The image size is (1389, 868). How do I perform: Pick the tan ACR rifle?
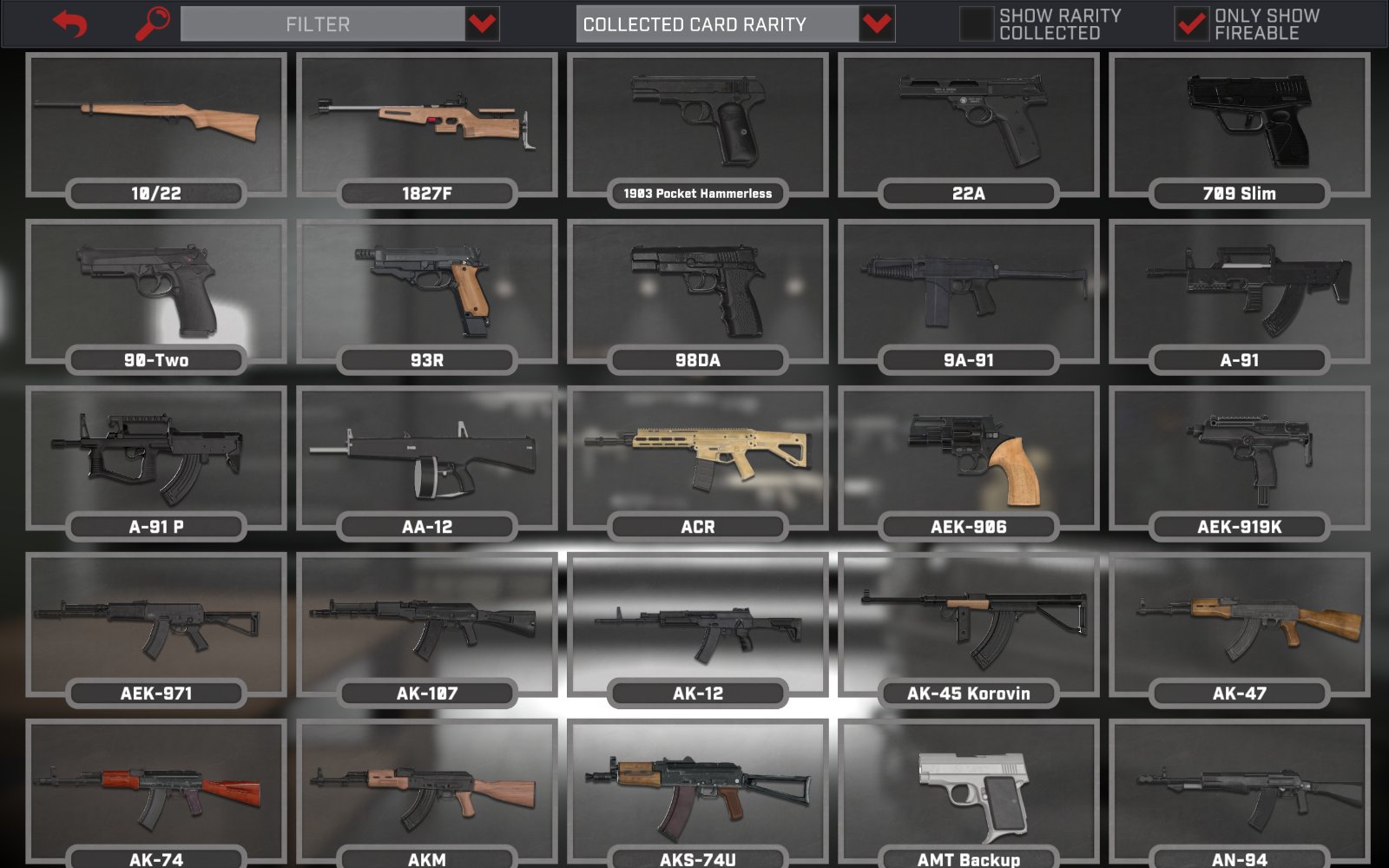click(x=698, y=459)
